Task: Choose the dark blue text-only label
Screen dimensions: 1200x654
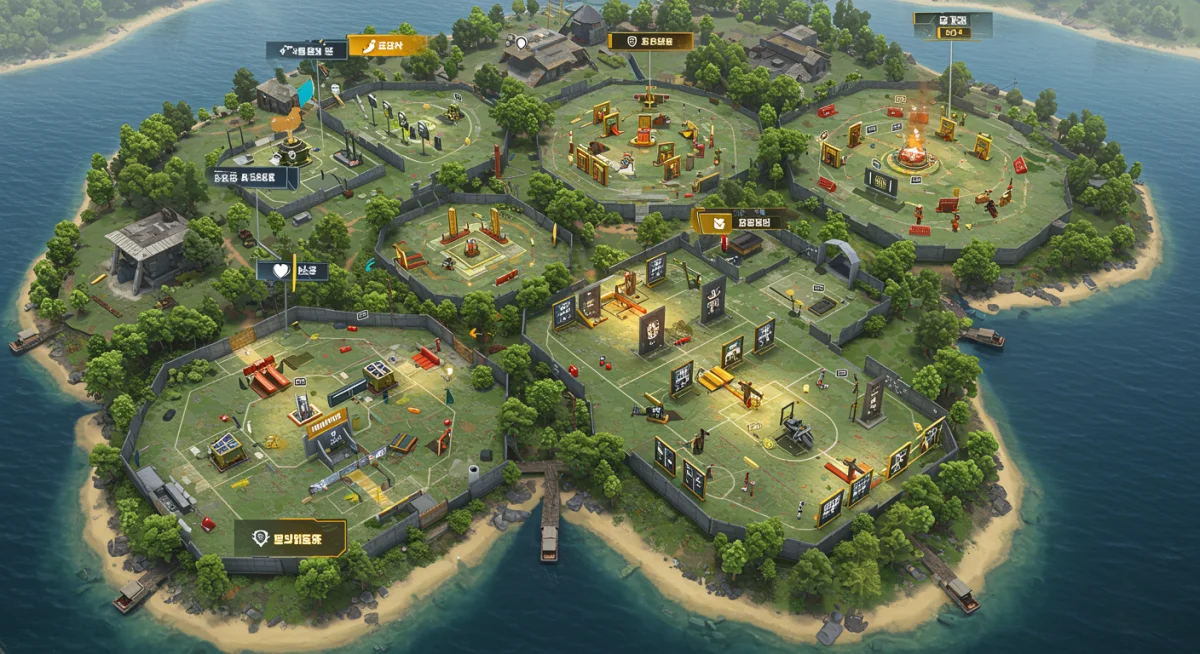Action: tap(253, 178)
